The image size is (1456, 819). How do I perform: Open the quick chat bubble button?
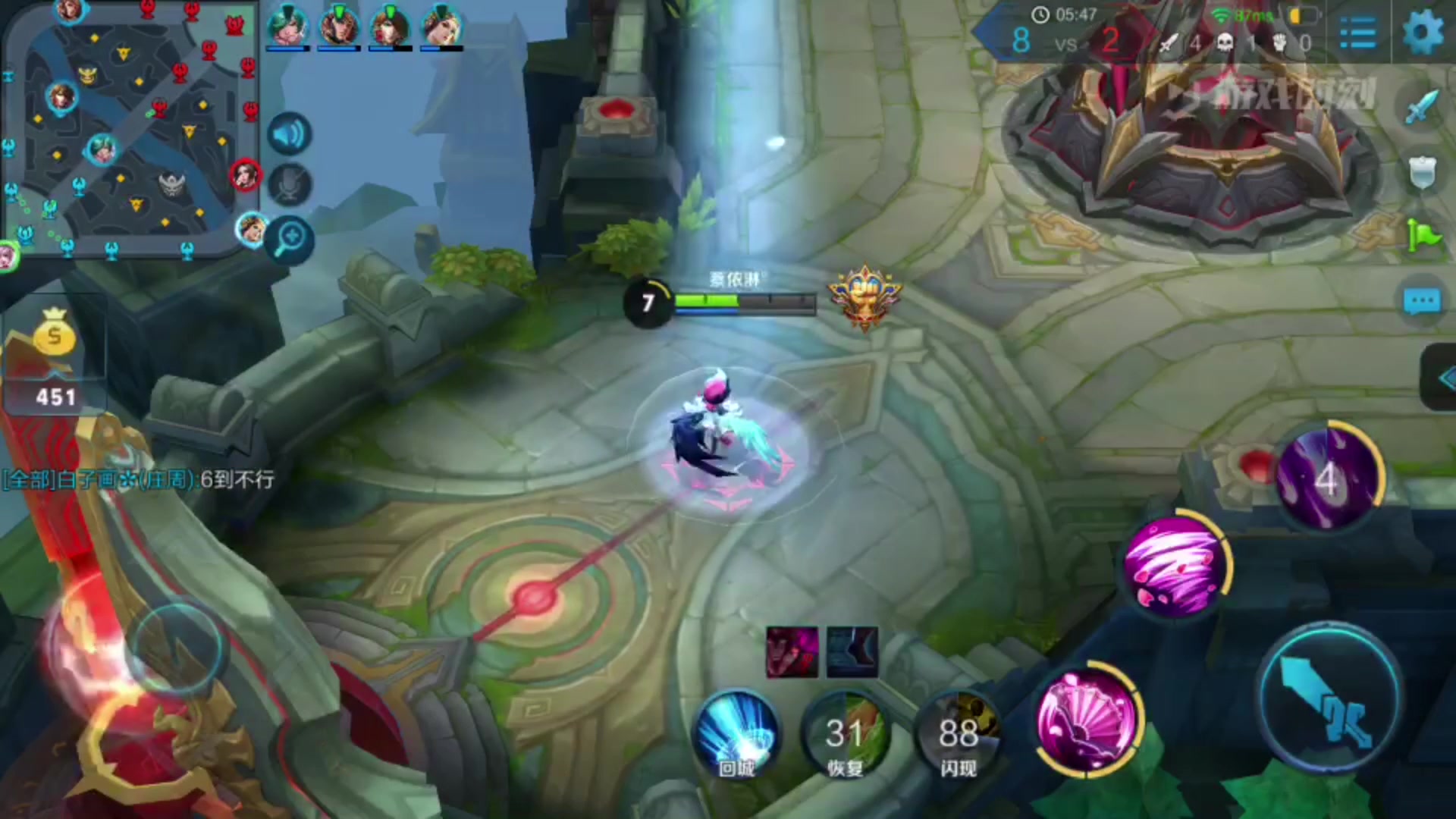(x=1421, y=301)
